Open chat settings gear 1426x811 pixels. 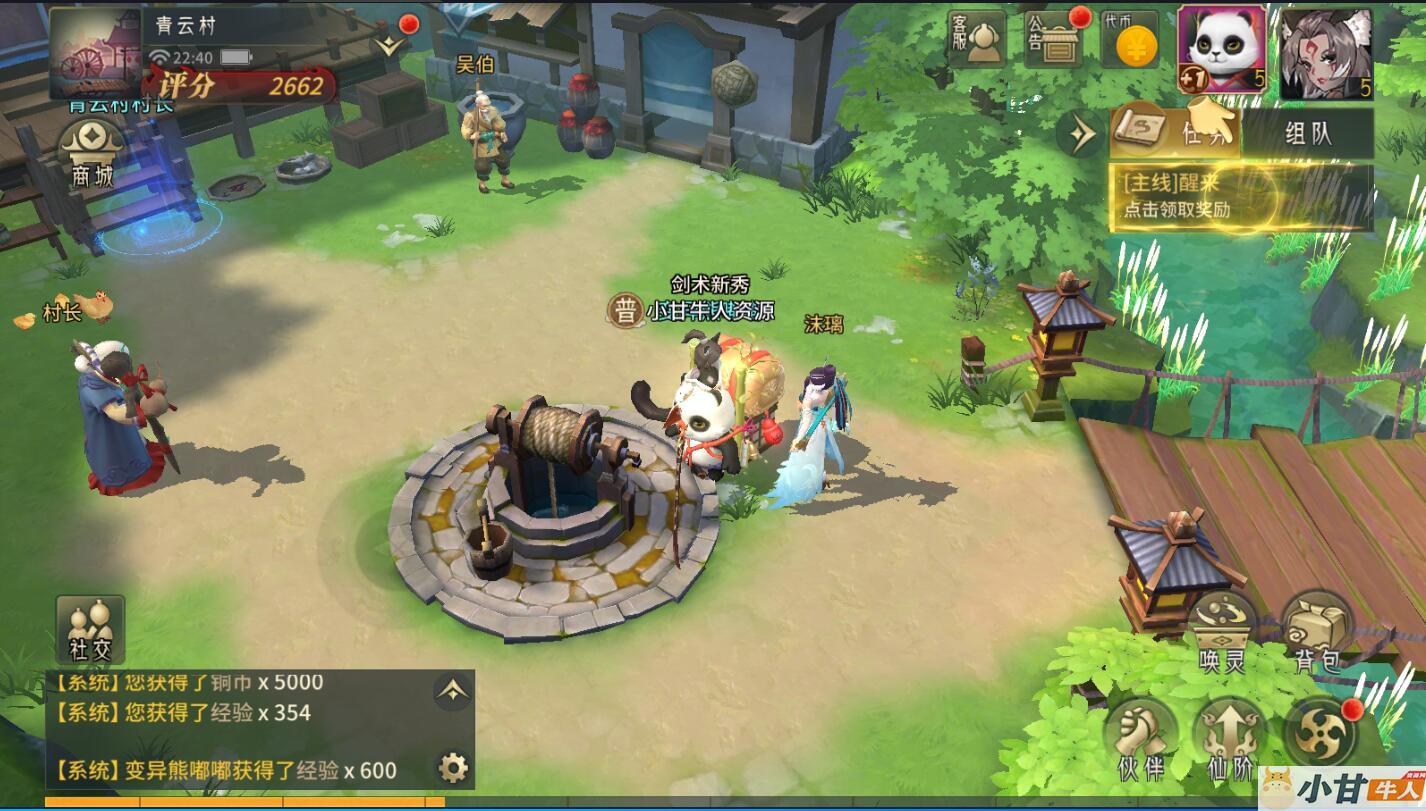click(x=453, y=768)
